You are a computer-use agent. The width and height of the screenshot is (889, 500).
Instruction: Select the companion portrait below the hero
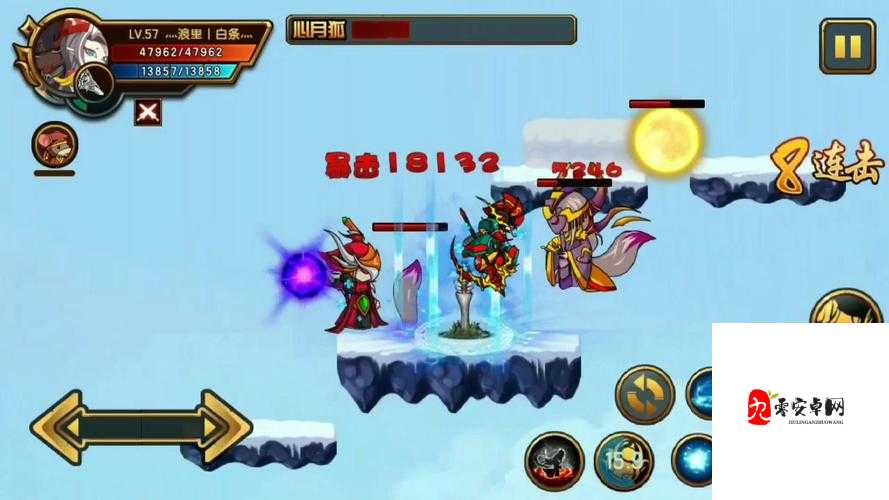pyautogui.click(x=54, y=146)
